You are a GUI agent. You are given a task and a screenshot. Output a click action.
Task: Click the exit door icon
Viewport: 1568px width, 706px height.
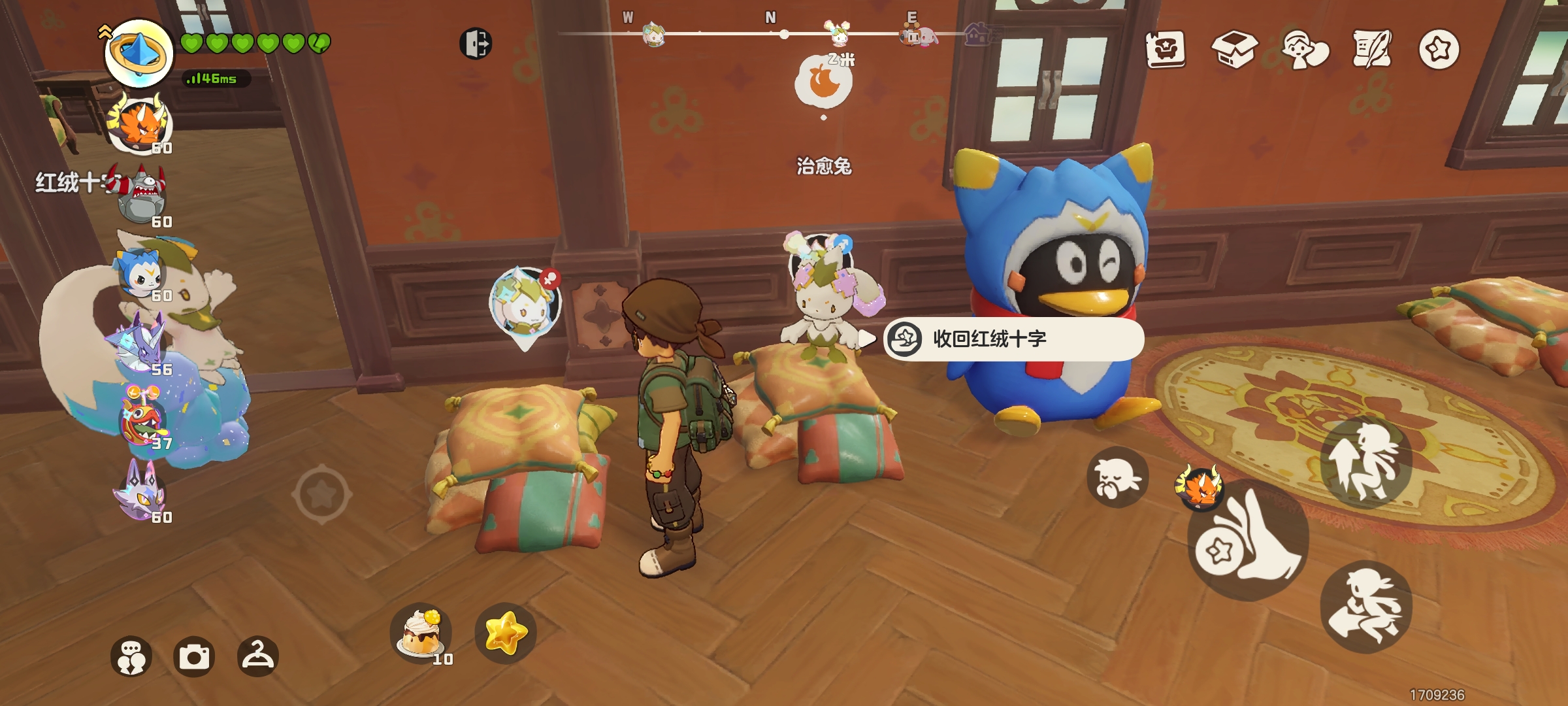pyautogui.click(x=476, y=44)
